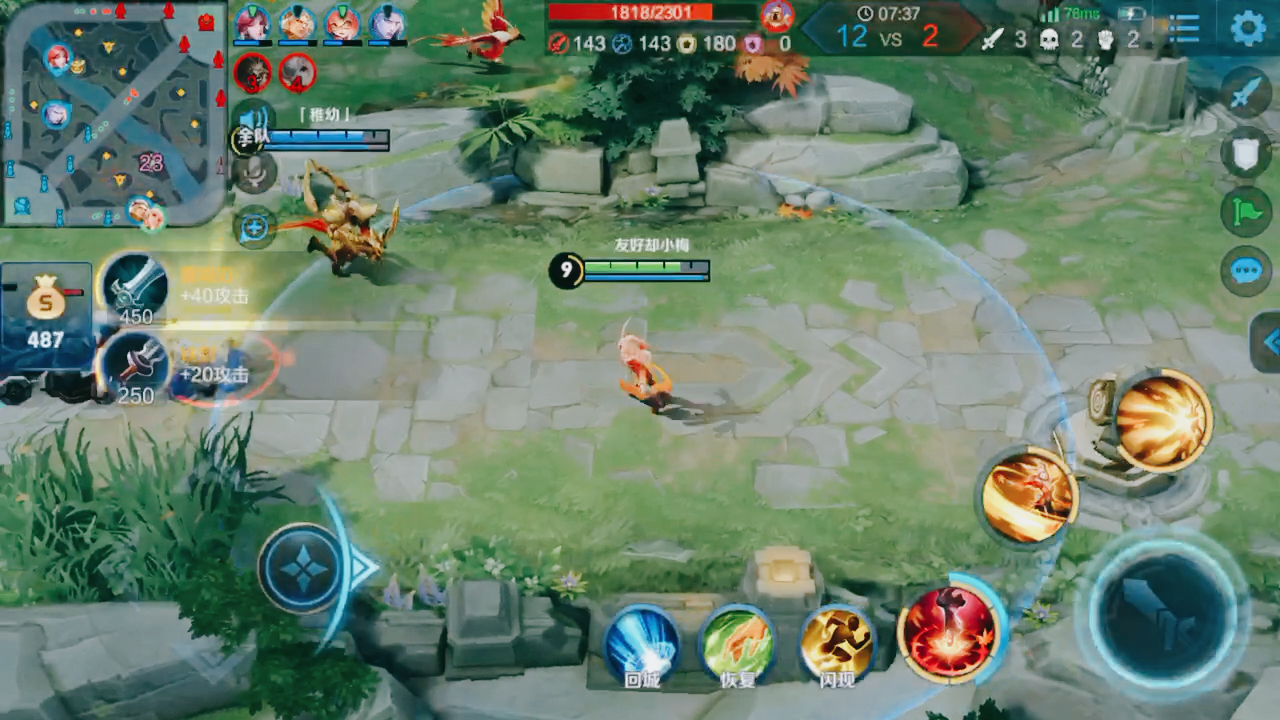Activate the fiery burst ultimate skill
The image size is (1280, 720).
click(1163, 419)
